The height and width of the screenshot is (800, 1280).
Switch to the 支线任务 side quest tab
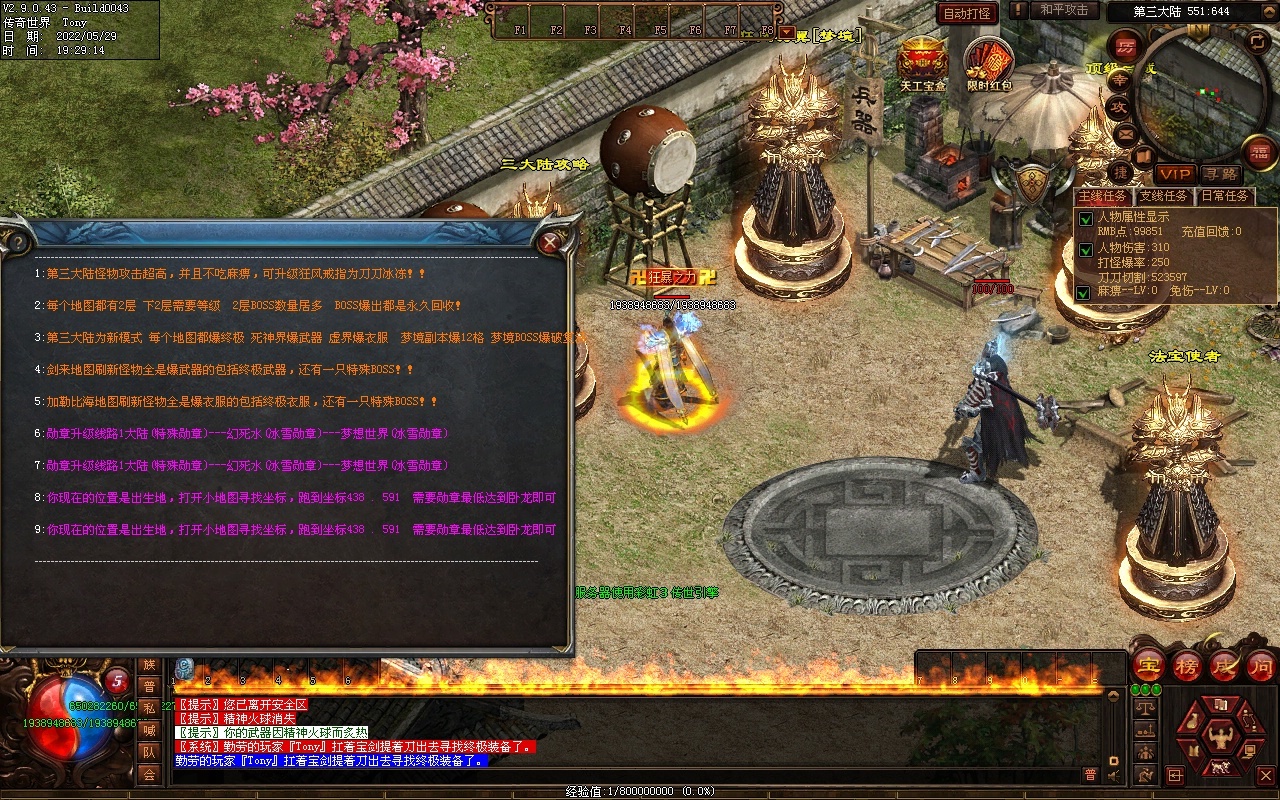(1164, 196)
